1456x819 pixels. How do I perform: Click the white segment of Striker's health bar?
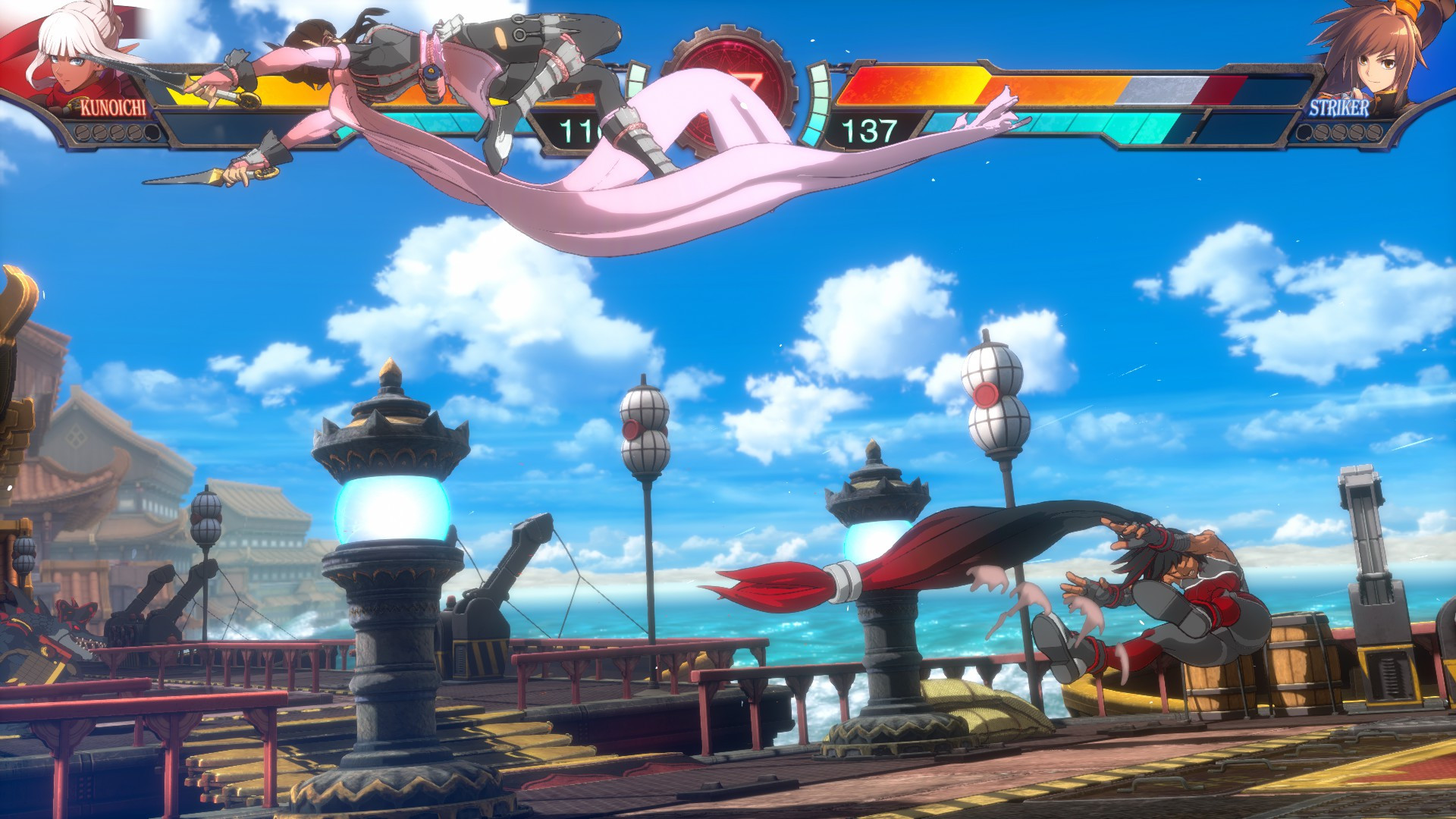pyautogui.click(x=1163, y=89)
